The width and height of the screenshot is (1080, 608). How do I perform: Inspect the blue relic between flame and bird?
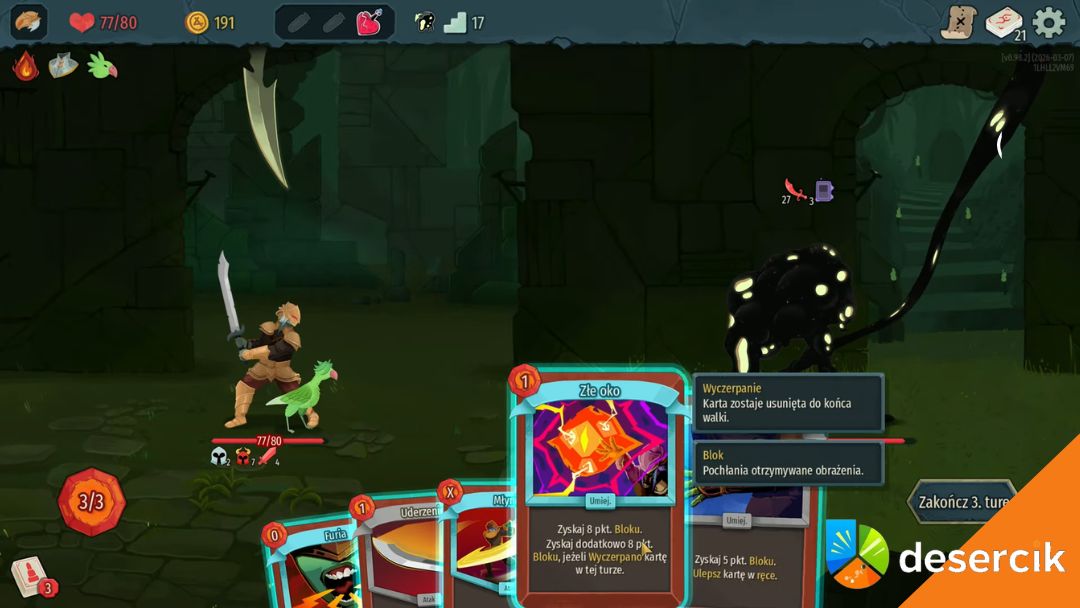click(63, 66)
